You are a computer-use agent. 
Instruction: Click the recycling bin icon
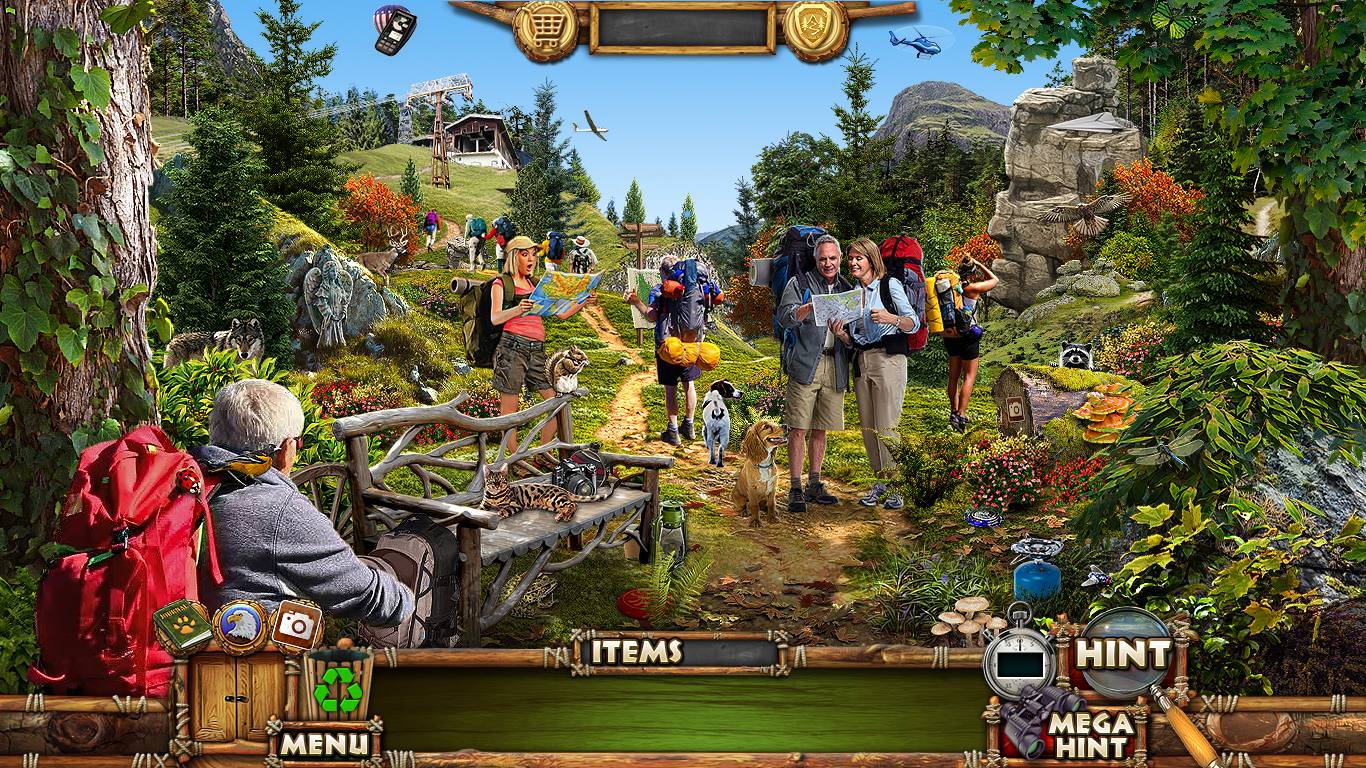tap(339, 685)
